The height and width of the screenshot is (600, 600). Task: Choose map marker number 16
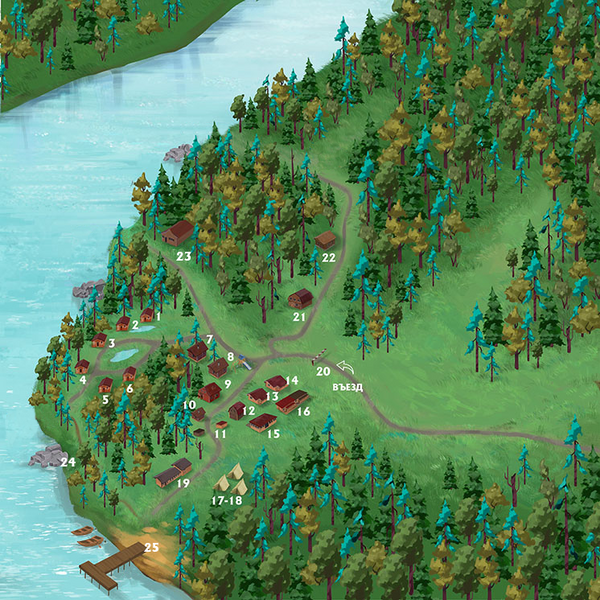[304, 411]
